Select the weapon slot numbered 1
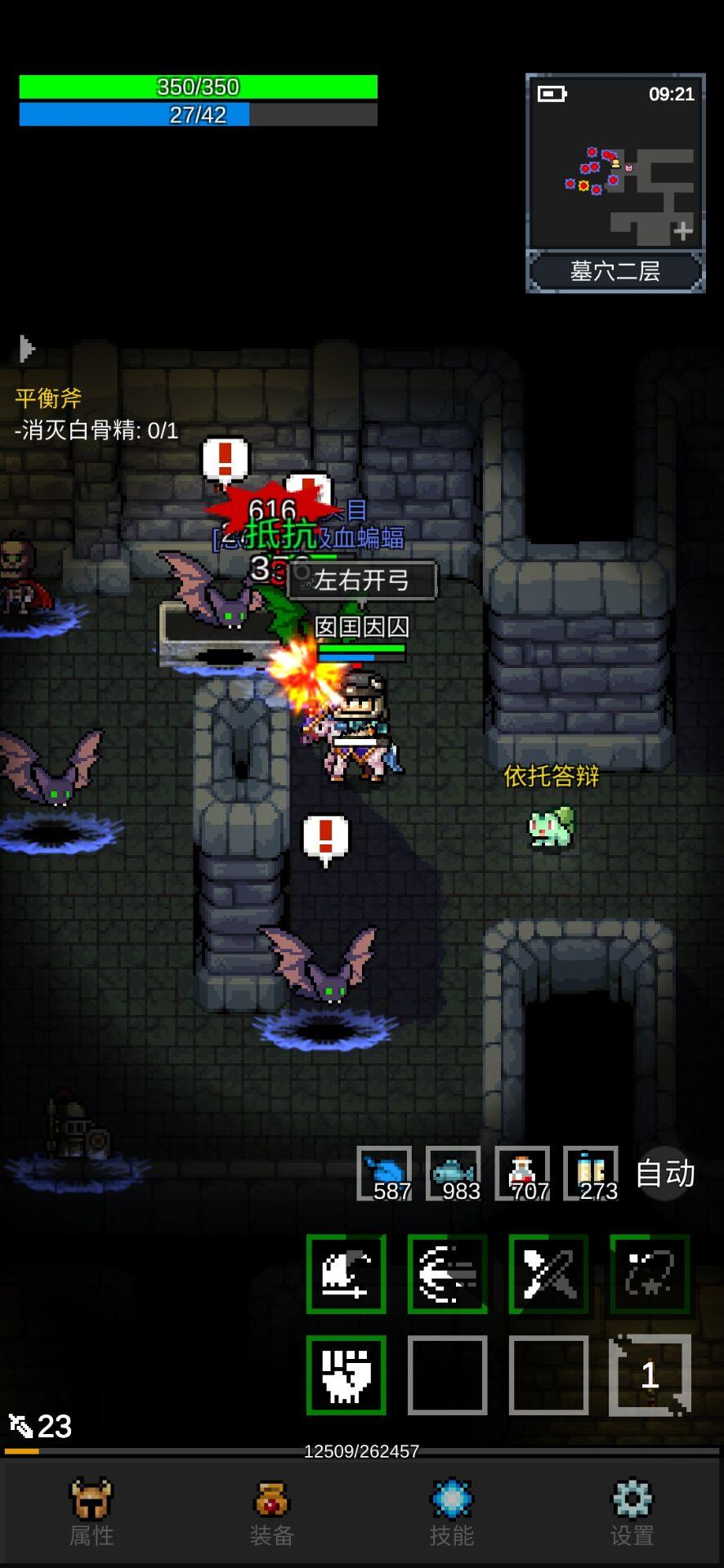The image size is (724, 1568). click(650, 1375)
